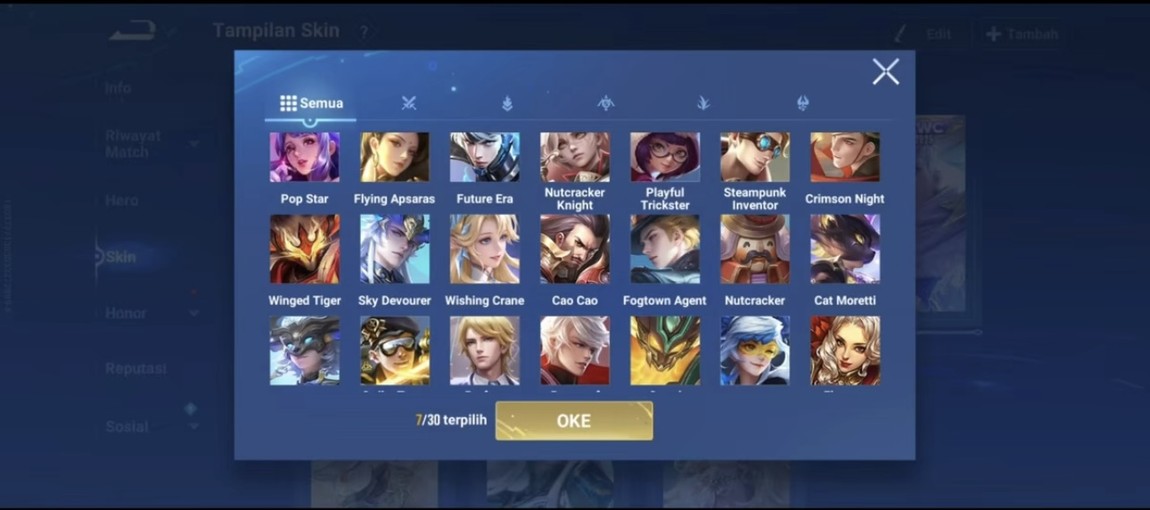Select the Steampunk Inventor skin

pos(755,158)
